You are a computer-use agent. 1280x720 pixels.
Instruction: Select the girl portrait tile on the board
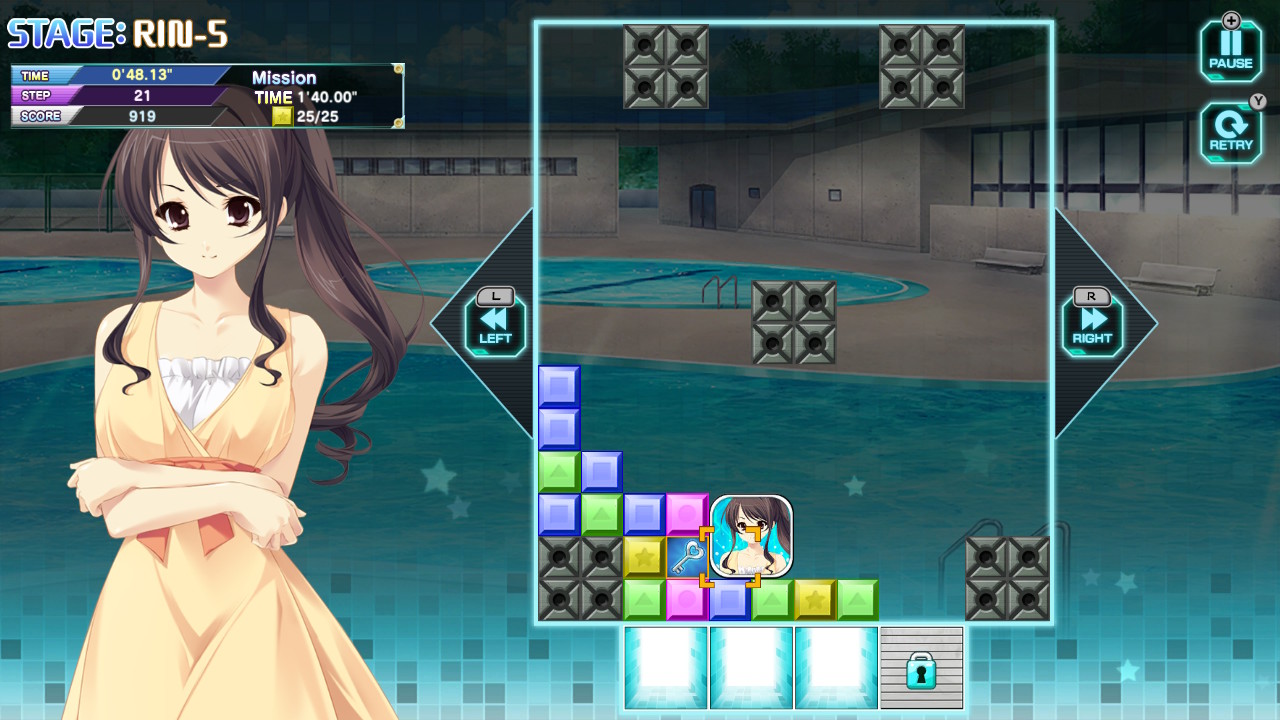pyautogui.click(x=751, y=536)
